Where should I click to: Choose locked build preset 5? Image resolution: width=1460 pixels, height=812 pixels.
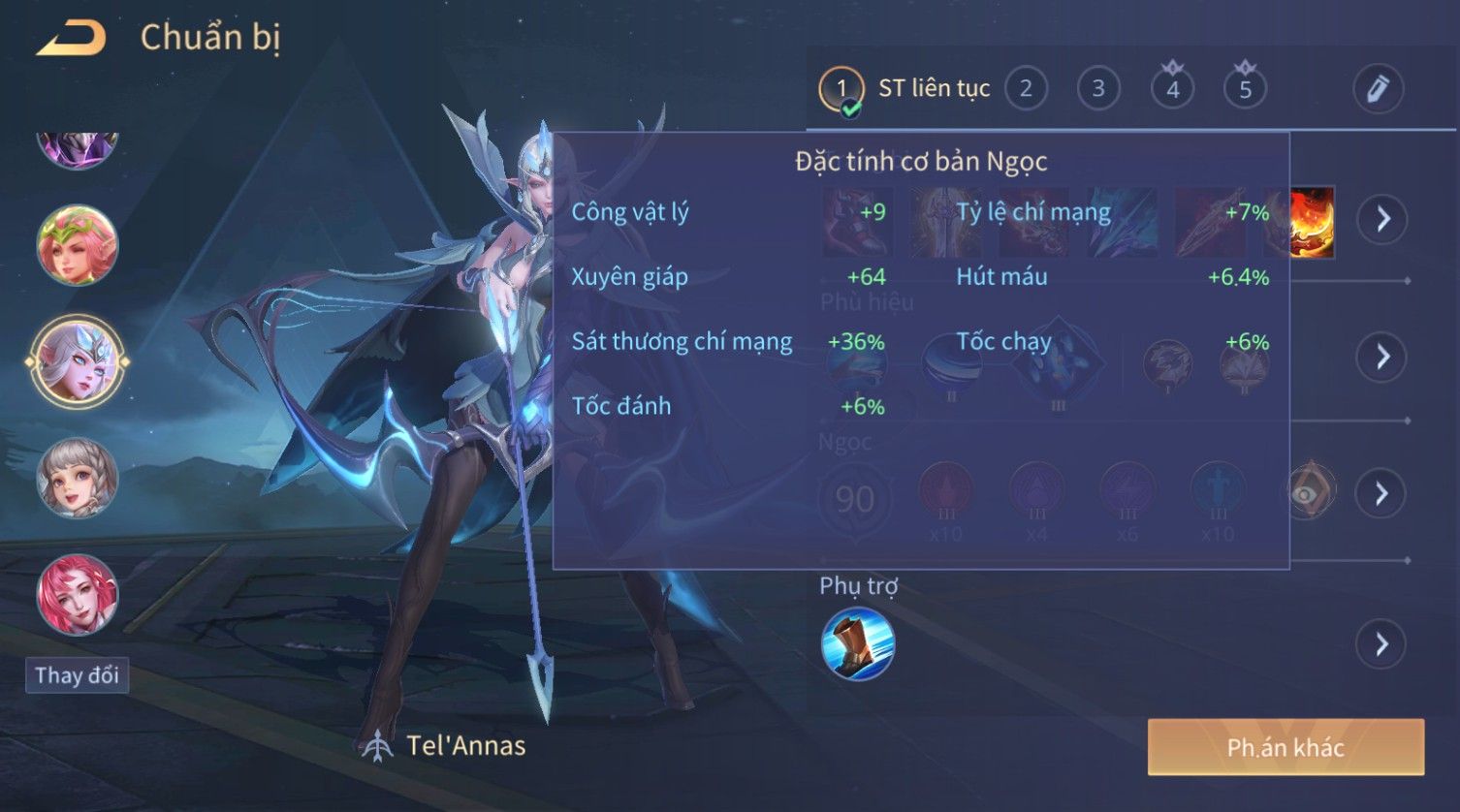click(1245, 89)
